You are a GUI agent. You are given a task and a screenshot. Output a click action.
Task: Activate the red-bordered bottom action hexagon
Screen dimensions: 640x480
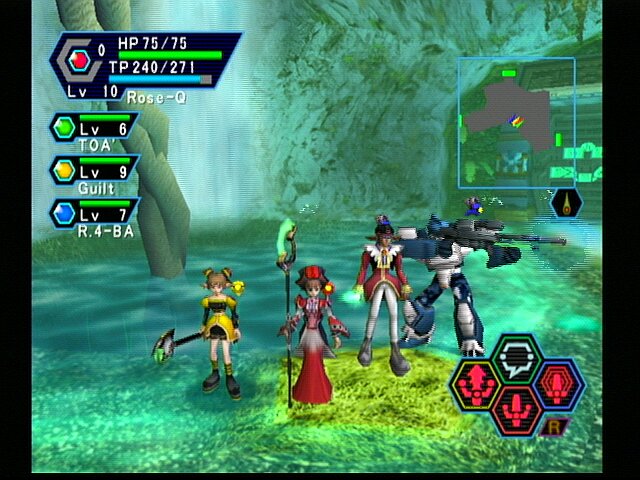518,407
